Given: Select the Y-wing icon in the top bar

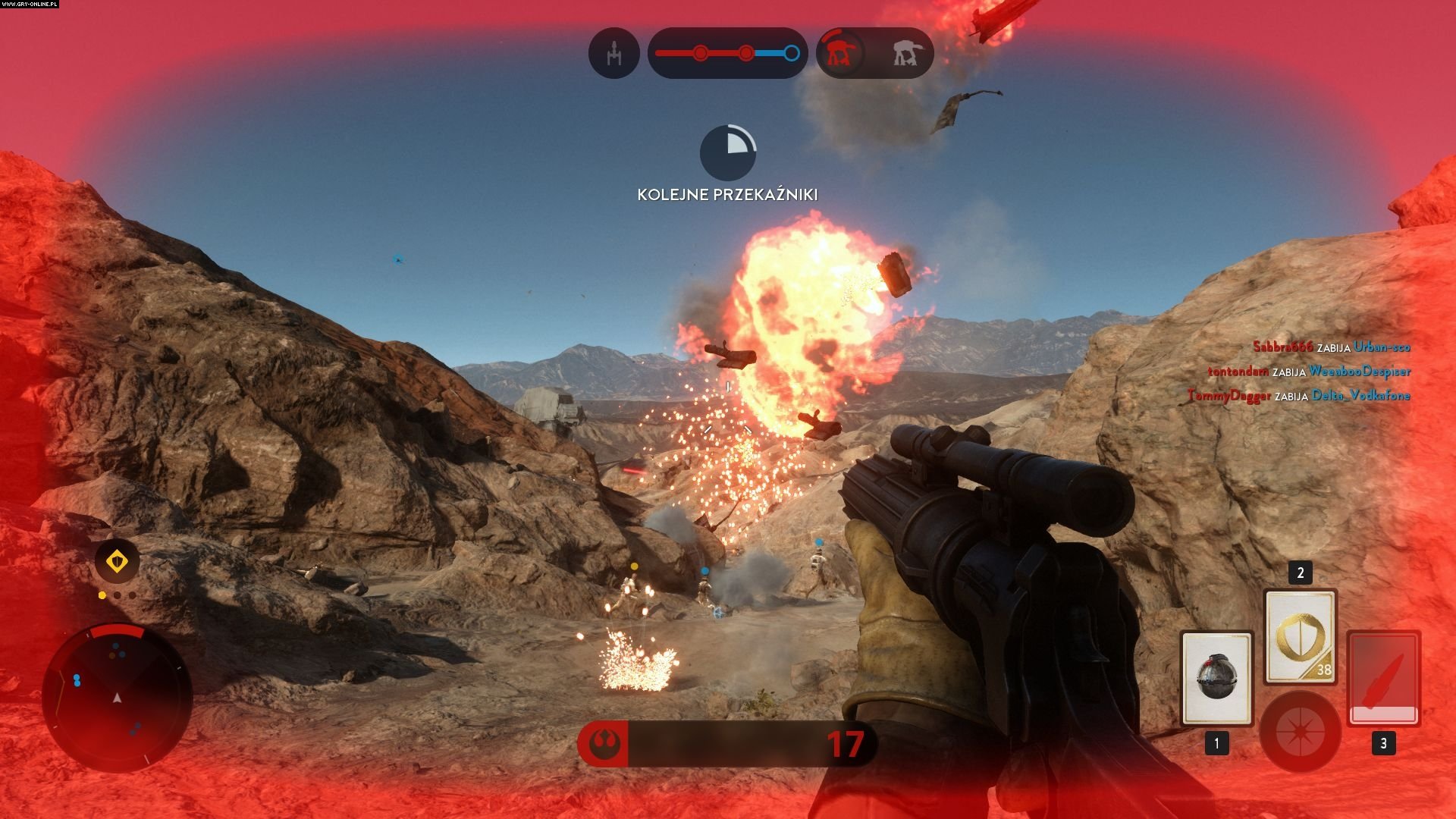Looking at the screenshot, I should (x=613, y=53).
